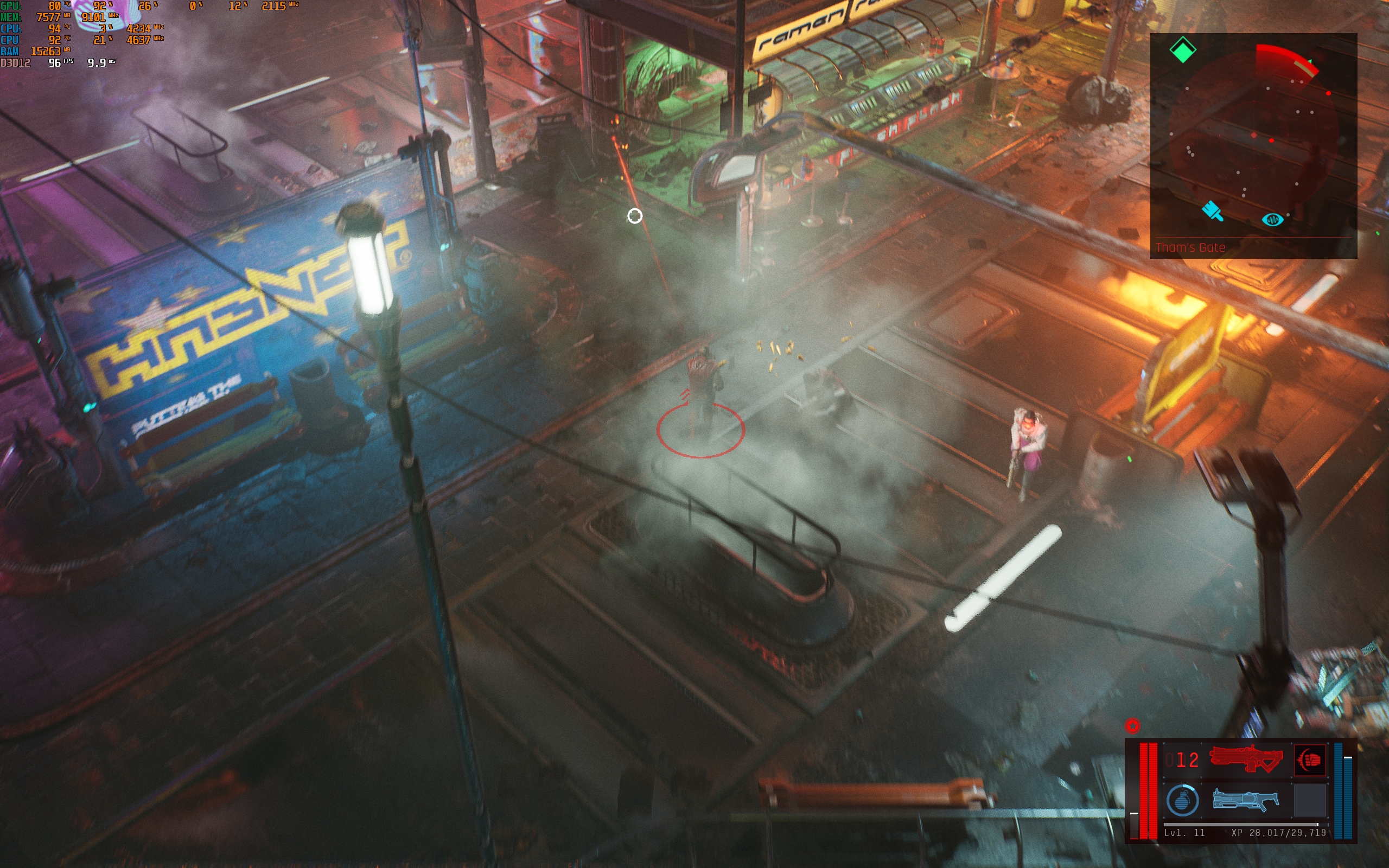Image resolution: width=1389 pixels, height=868 pixels.
Task: Click the cyan paintbrush marker on minimap
Action: coord(1212,210)
